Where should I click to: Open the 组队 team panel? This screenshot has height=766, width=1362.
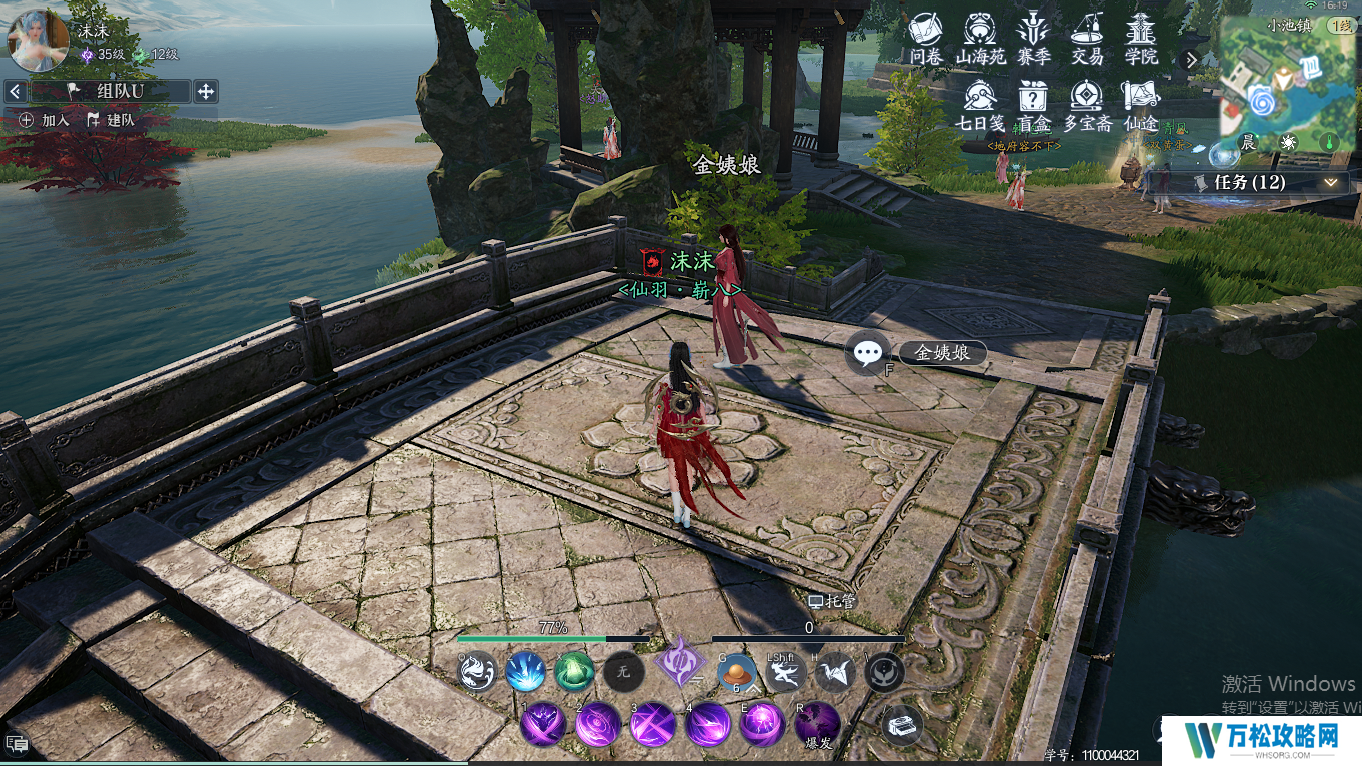pyautogui.click(x=110, y=92)
